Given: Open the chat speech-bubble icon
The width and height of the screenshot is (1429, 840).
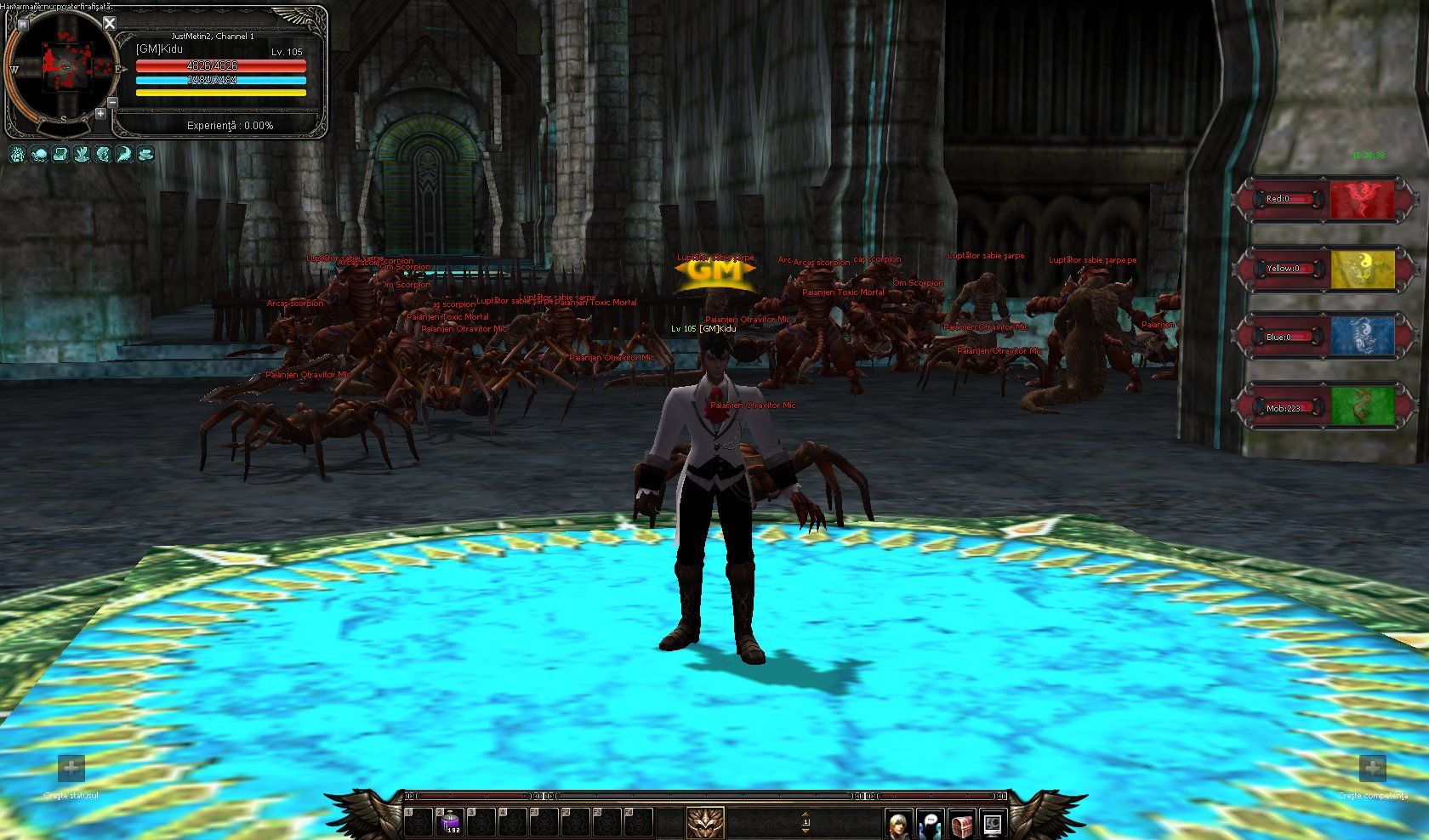Looking at the screenshot, I should [931, 823].
